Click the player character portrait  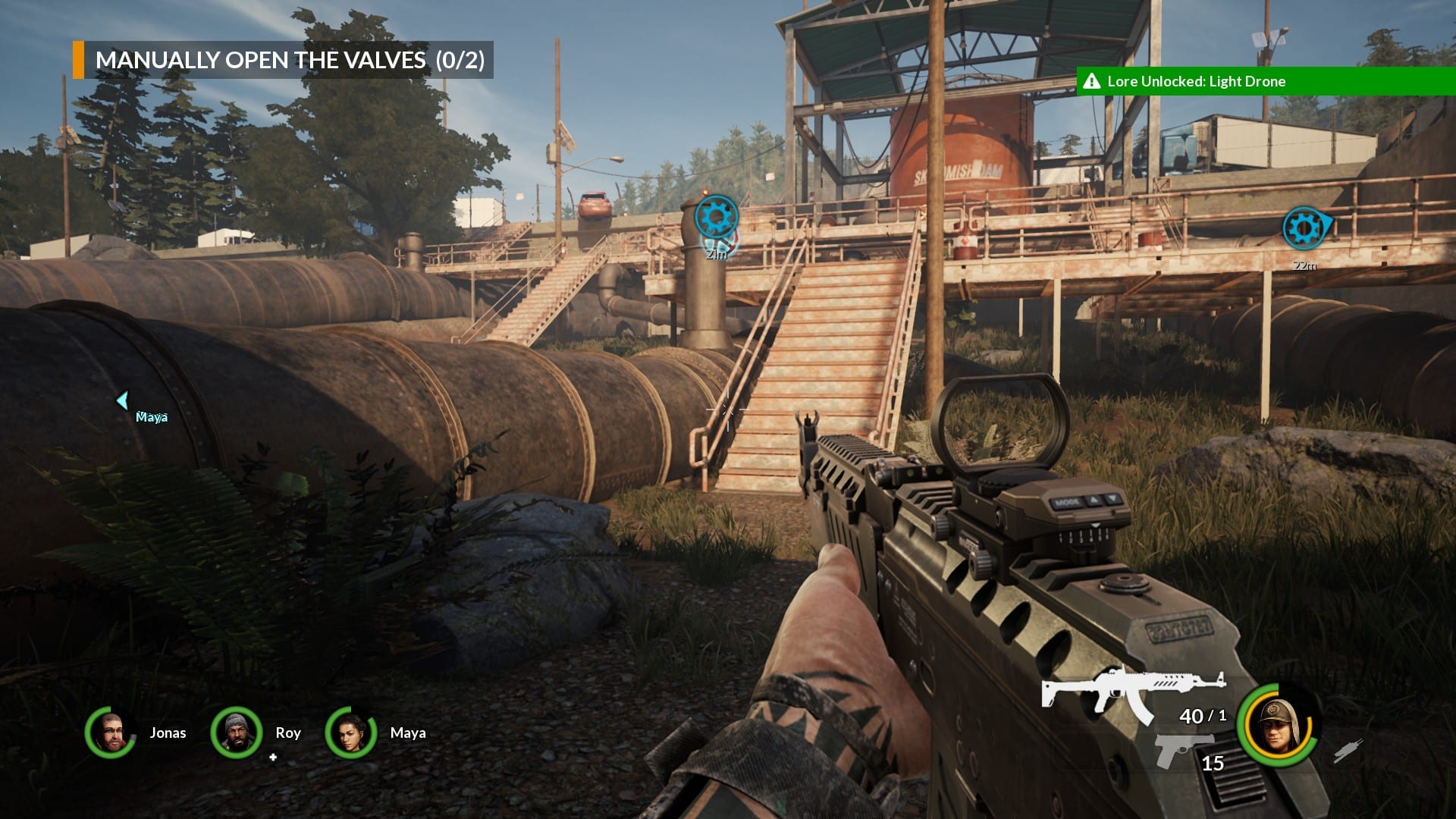point(1278,725)
